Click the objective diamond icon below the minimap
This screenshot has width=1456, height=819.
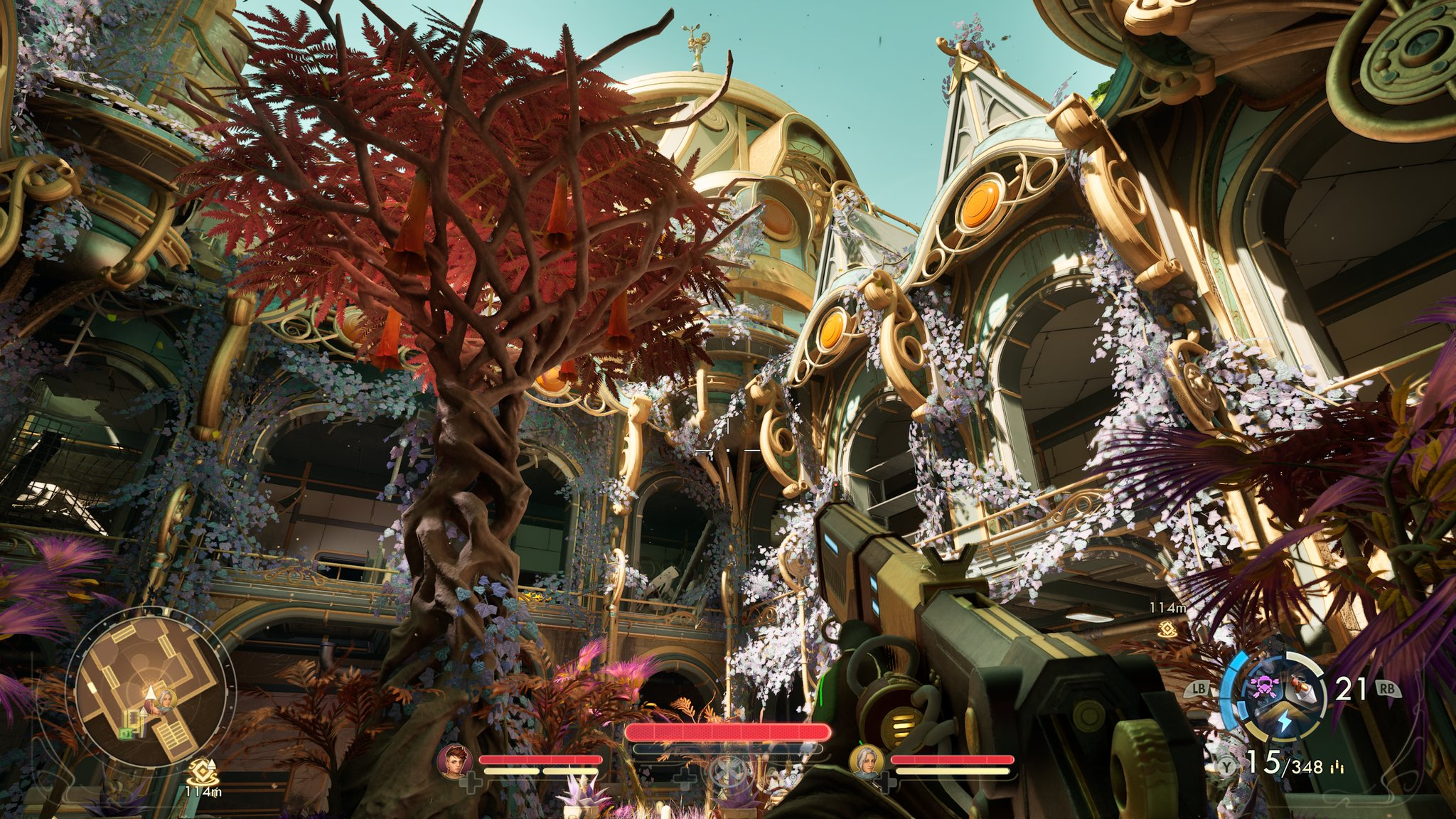coord(202,771)
